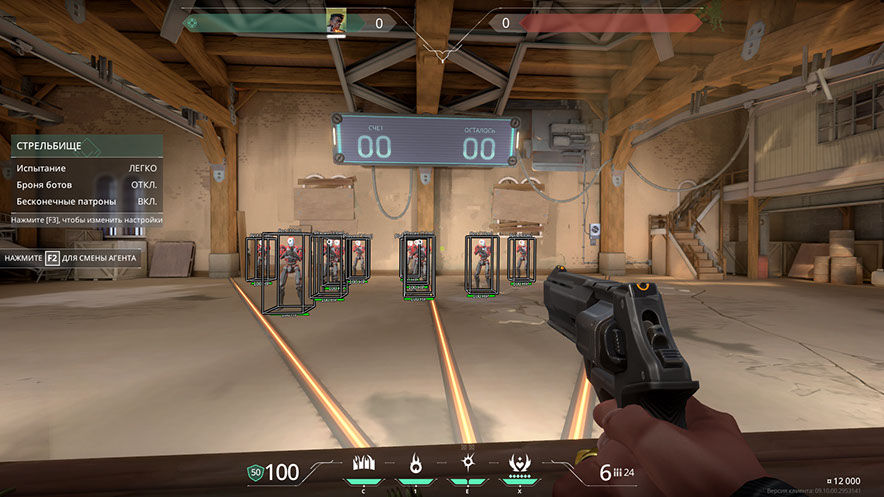
Task: Toggle the Броня ботов setting row
Action: 86,185
